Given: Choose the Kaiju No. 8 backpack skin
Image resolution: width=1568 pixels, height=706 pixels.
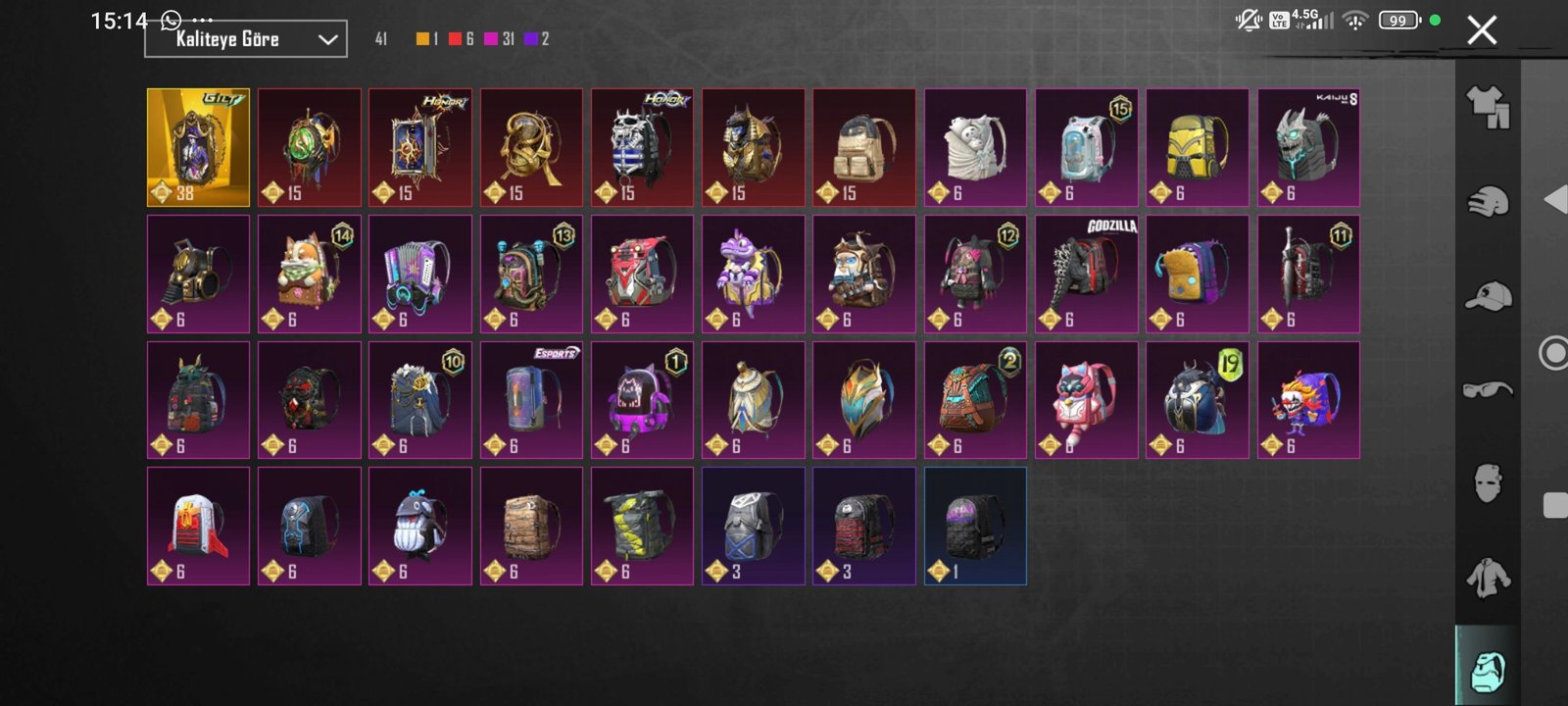Looking at the screenshot, I should click(x=1308, y=147).
